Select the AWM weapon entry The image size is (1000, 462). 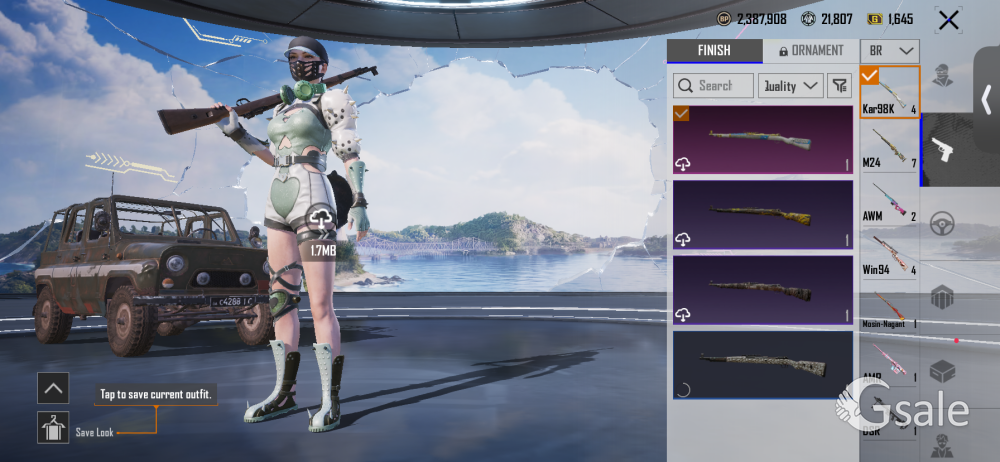pos(890,204)
